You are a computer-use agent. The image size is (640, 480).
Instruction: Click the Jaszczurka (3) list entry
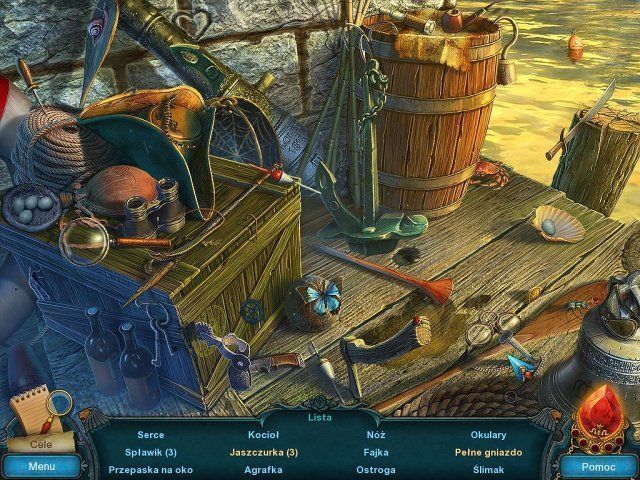tap(264, 452)
